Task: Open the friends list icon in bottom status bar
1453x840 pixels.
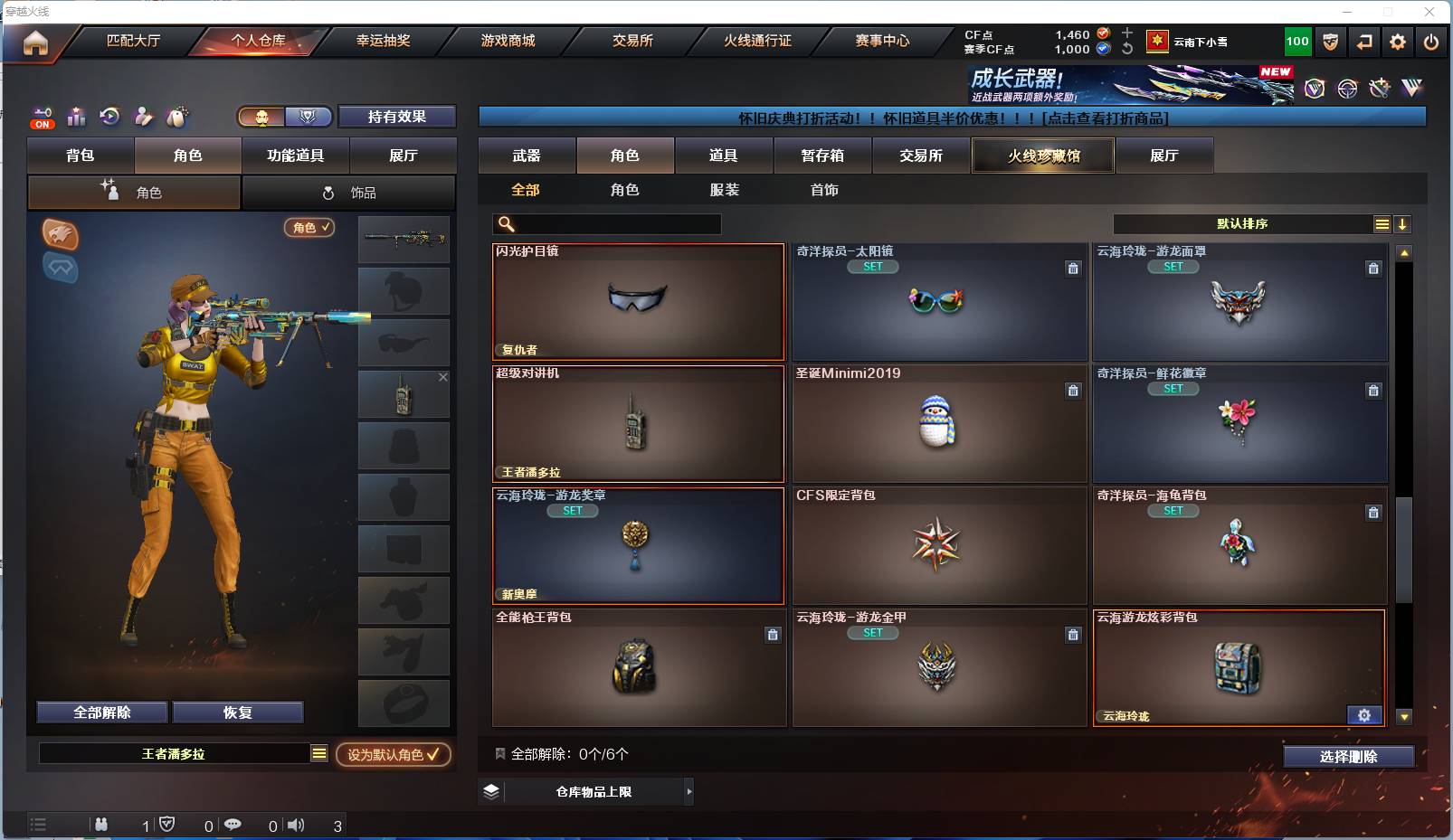Action: click(100, 825)
